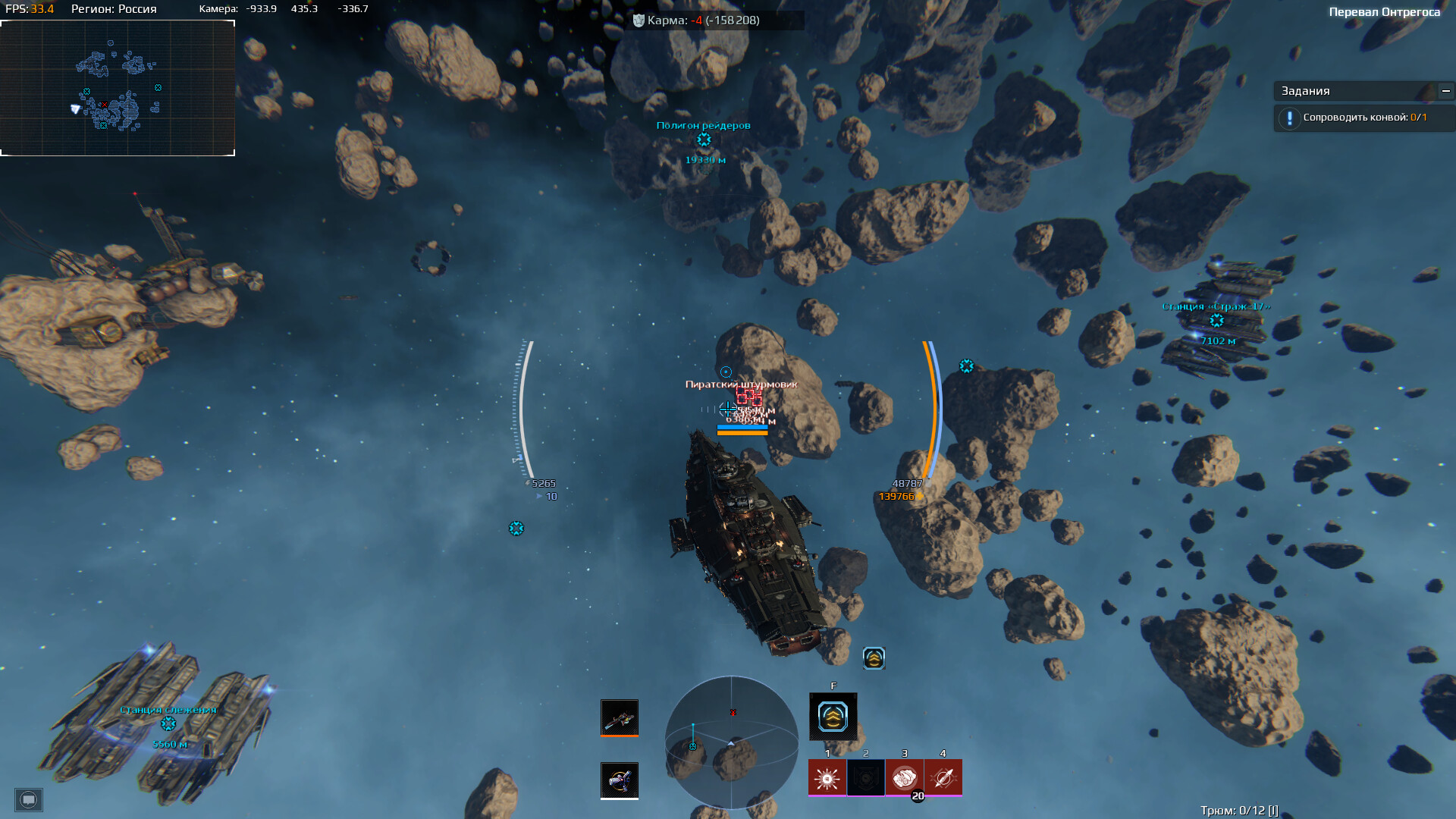Use the consumable with 20 charges

coord(904,778)
